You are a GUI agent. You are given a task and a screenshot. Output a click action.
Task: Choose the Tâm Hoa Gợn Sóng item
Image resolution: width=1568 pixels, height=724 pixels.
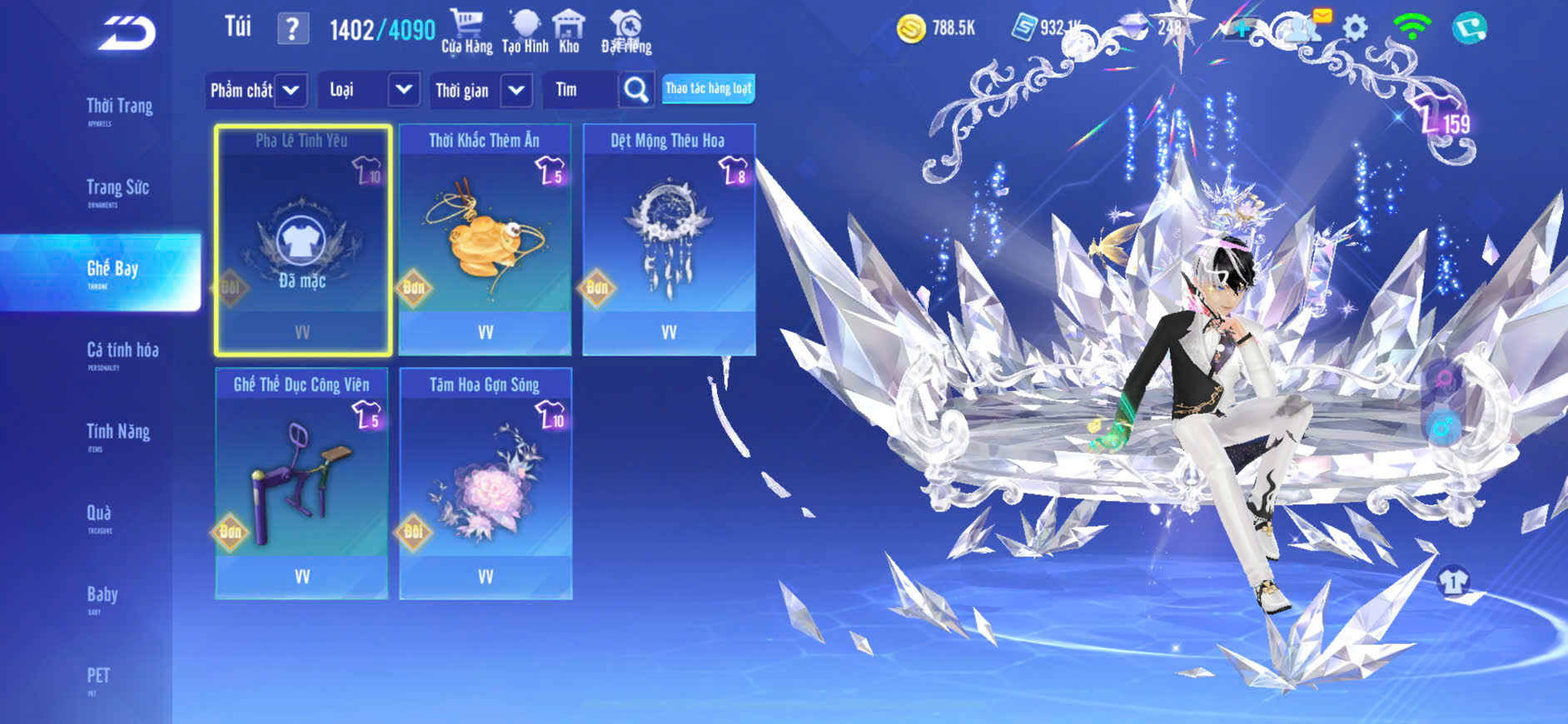485,483
